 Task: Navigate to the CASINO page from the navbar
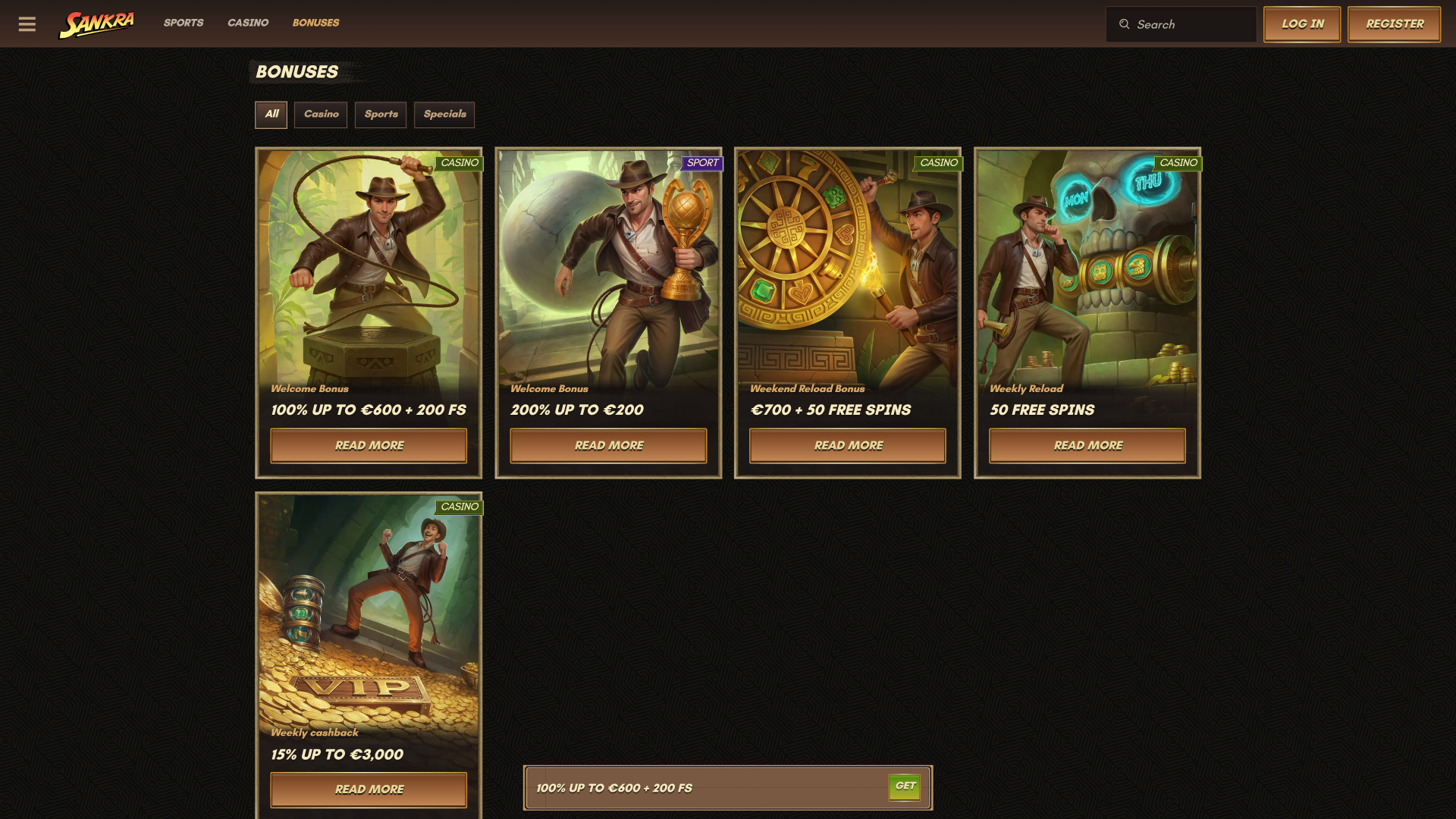click(247, 23)
